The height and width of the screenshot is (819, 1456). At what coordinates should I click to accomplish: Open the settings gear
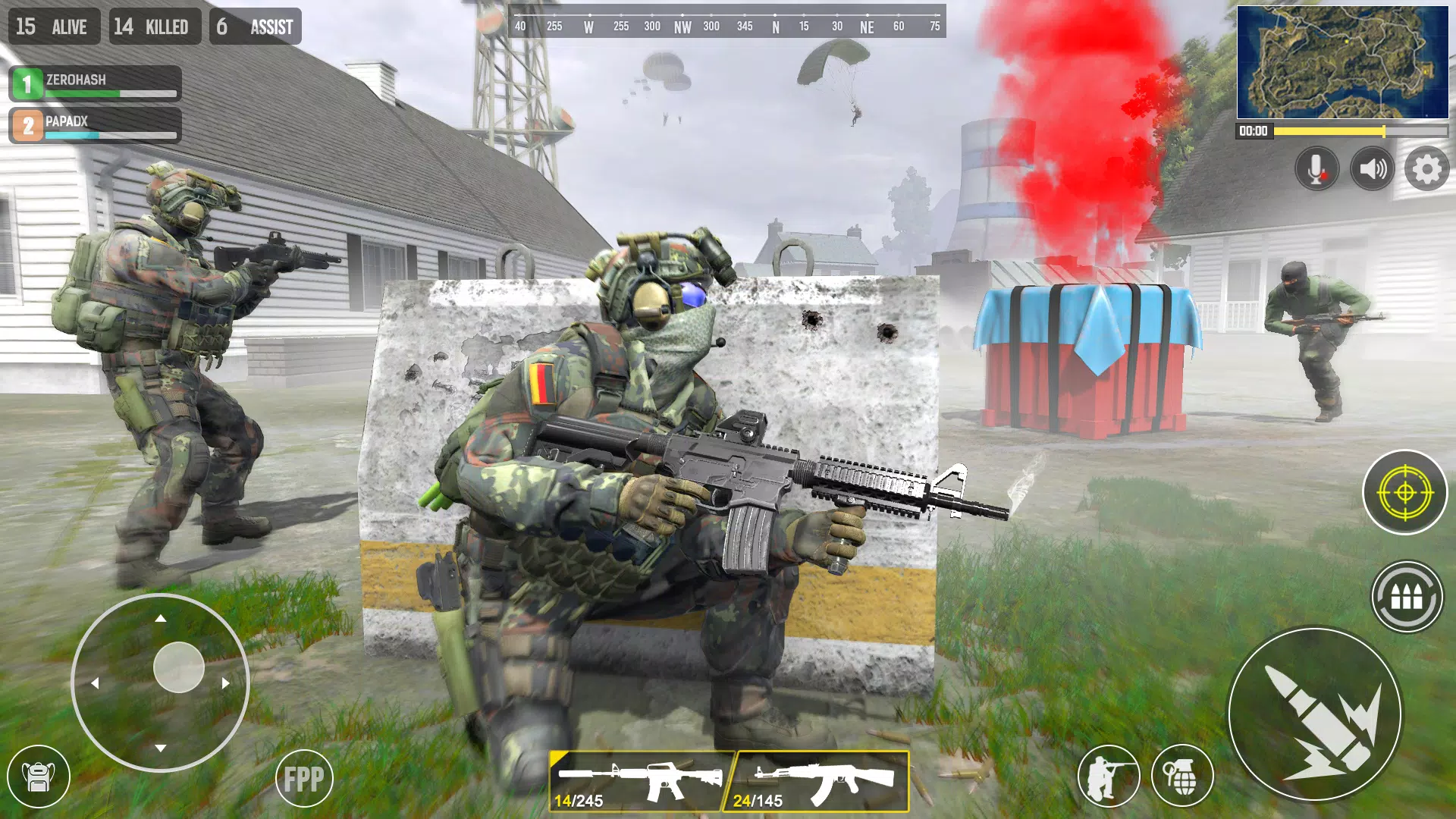(x=1427, y=168)
